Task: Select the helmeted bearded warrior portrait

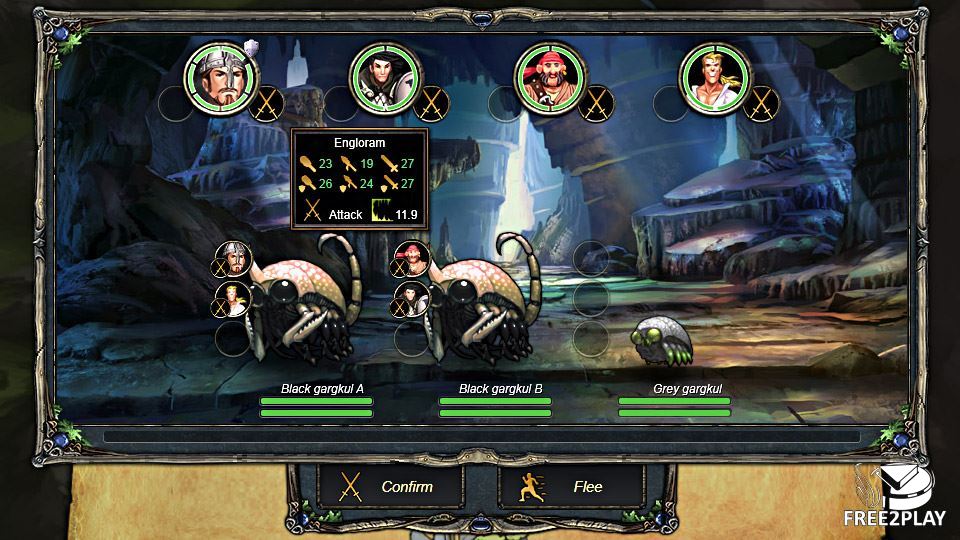Action: pos(220,77)
